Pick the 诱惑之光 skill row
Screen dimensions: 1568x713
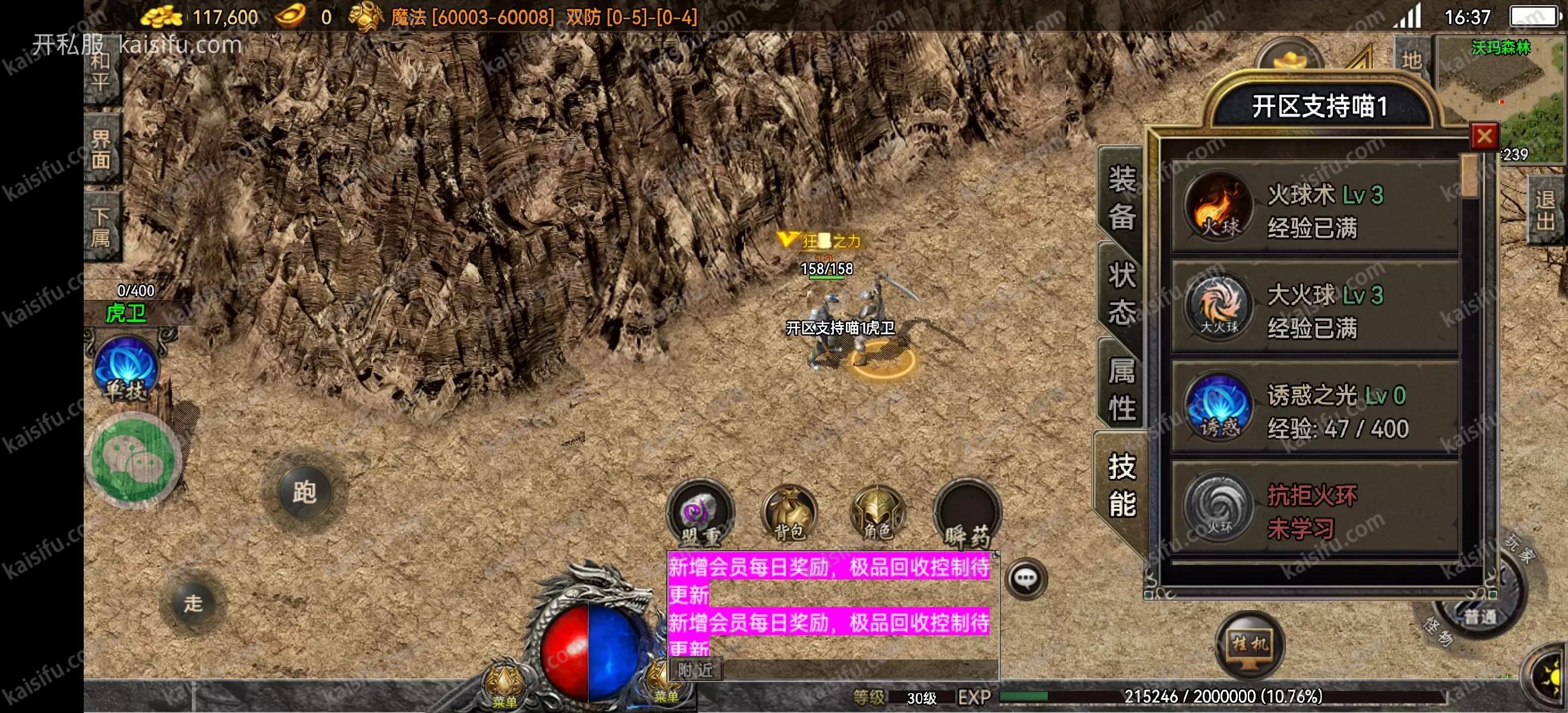(x=1315, y=411)
